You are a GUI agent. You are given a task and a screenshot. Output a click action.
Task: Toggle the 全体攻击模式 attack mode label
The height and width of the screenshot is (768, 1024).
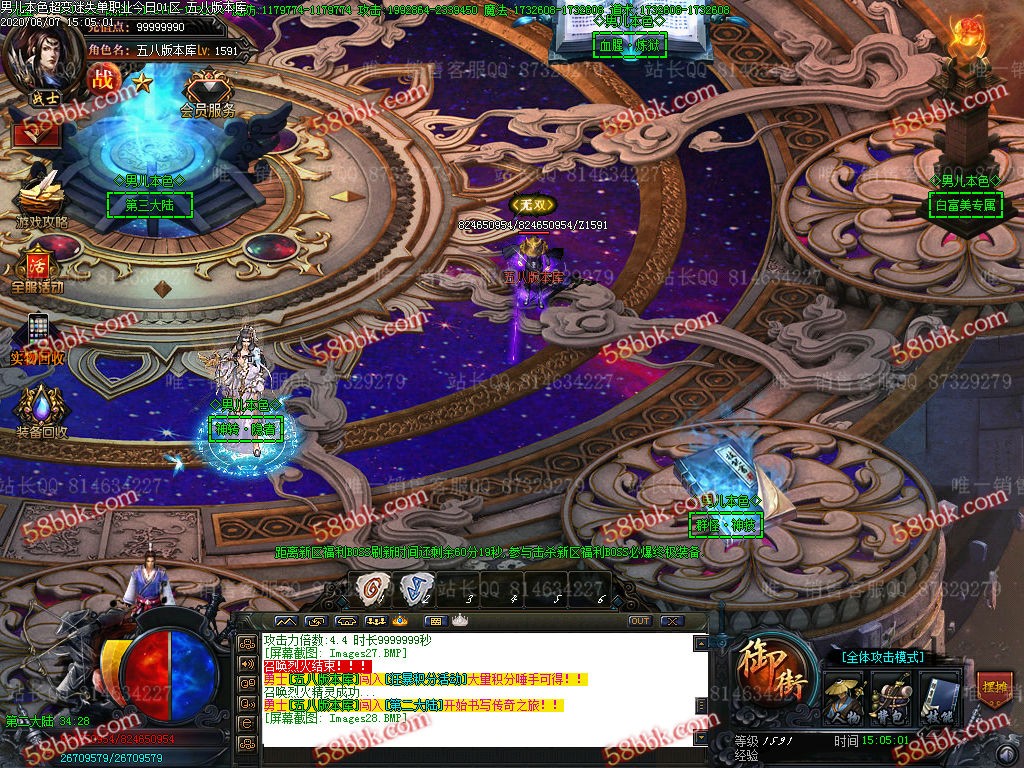point(883,657)
